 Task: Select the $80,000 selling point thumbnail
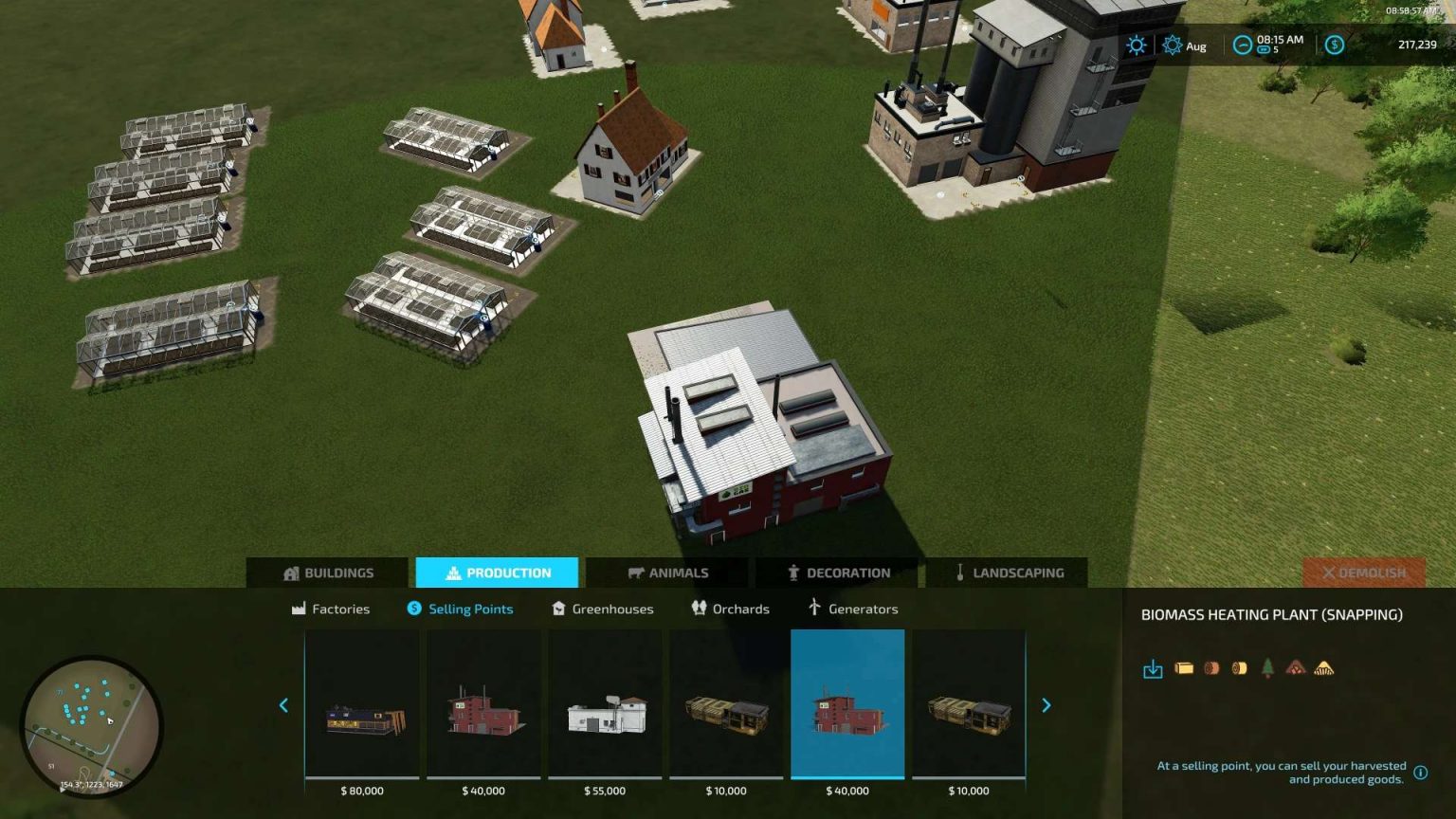(362, 709)
